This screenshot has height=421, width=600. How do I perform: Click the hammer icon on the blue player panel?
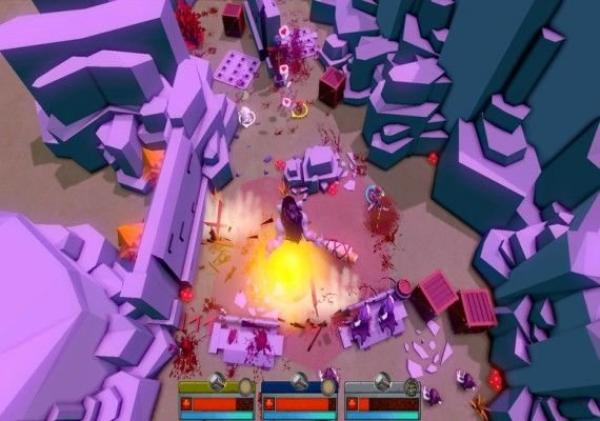tap(300, 381)
